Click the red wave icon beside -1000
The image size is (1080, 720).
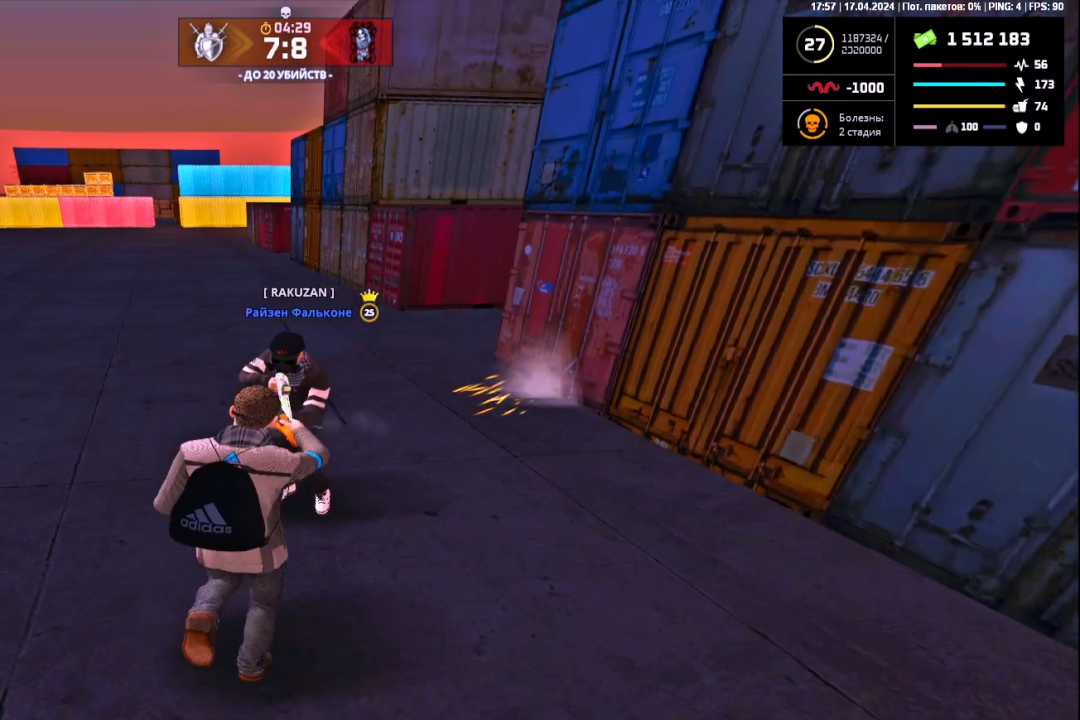pyautogui.click(x=823, y=88)
